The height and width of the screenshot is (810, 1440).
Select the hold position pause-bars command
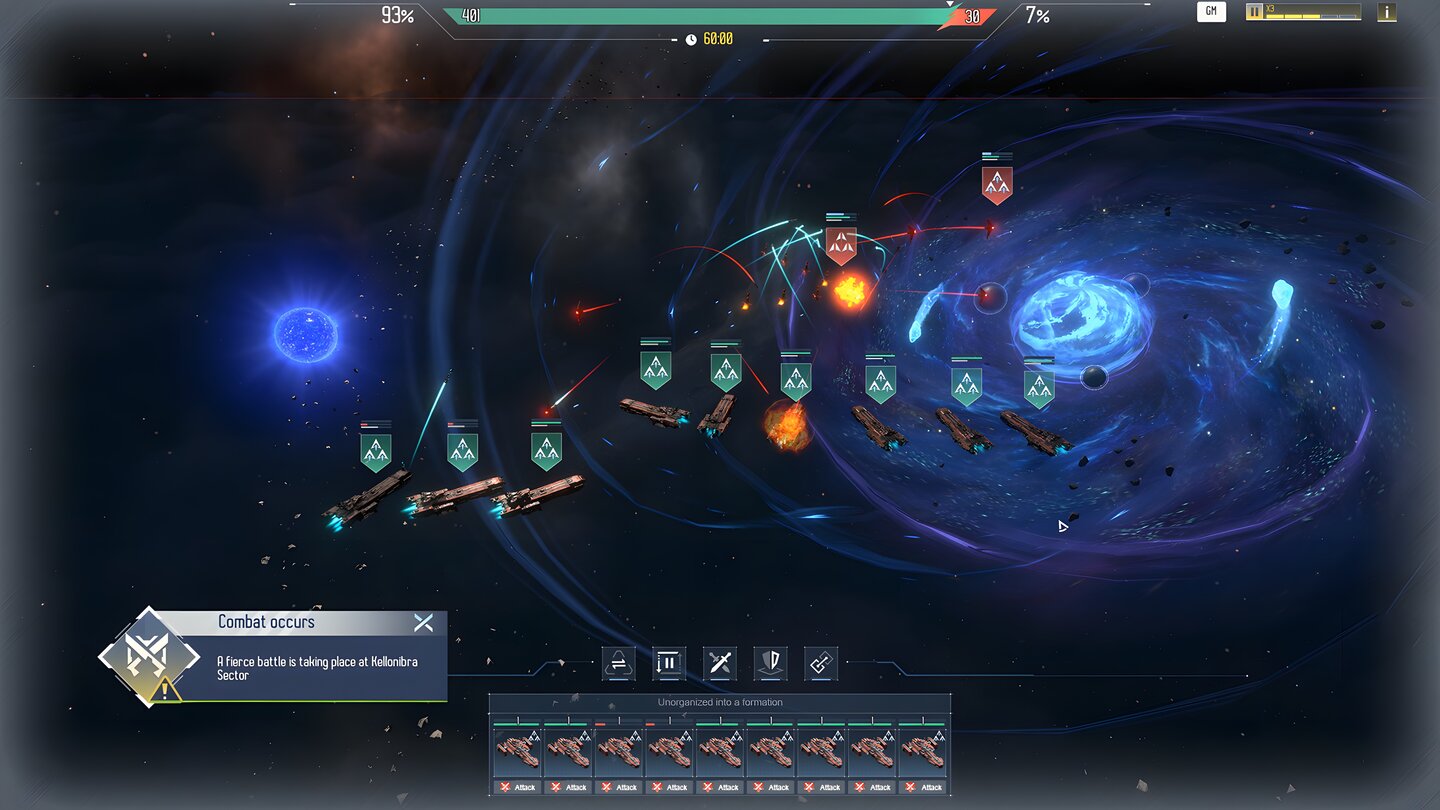click(669, 663)
